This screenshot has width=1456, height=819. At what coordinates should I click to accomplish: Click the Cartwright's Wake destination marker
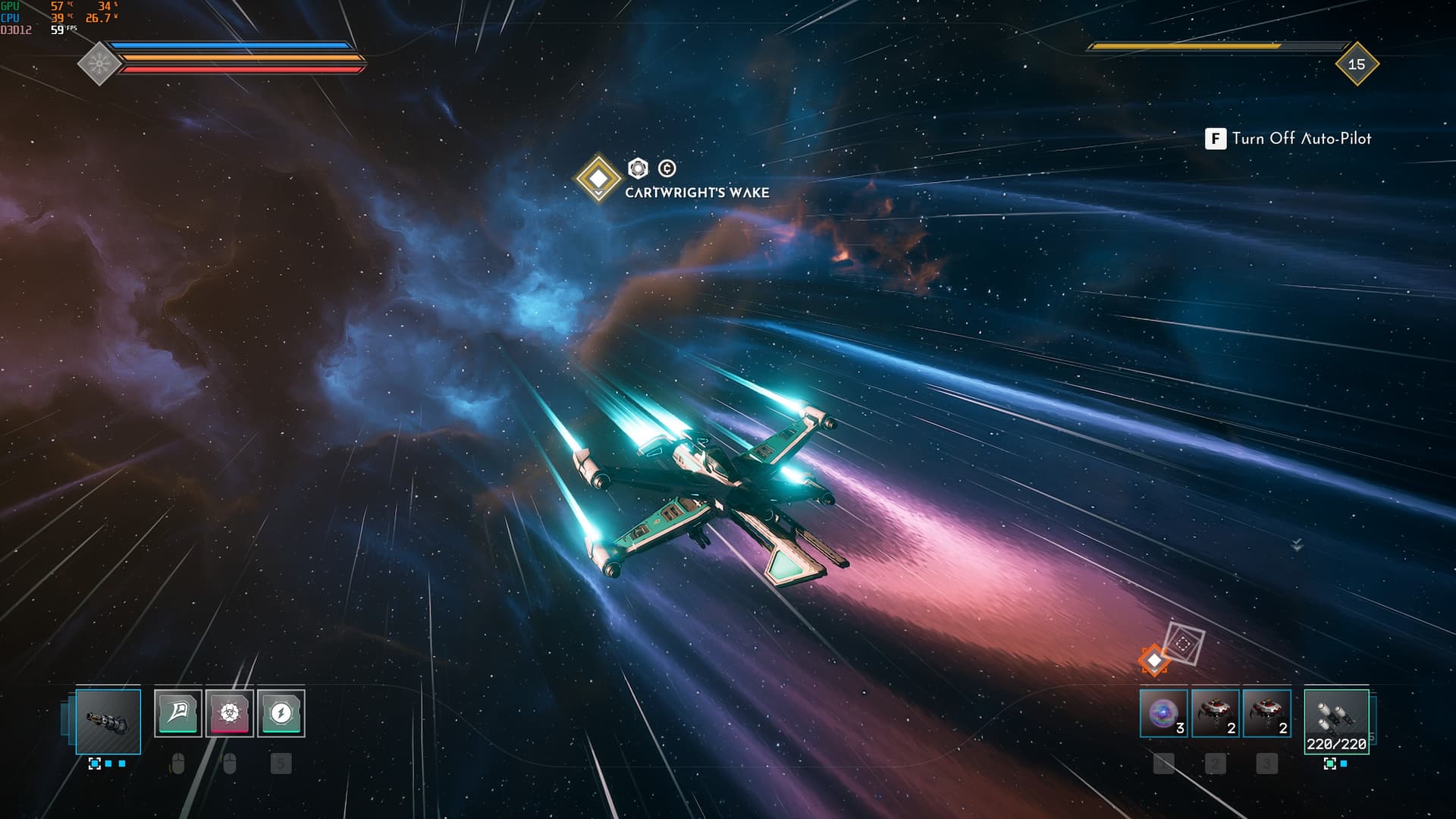point(598,178)
